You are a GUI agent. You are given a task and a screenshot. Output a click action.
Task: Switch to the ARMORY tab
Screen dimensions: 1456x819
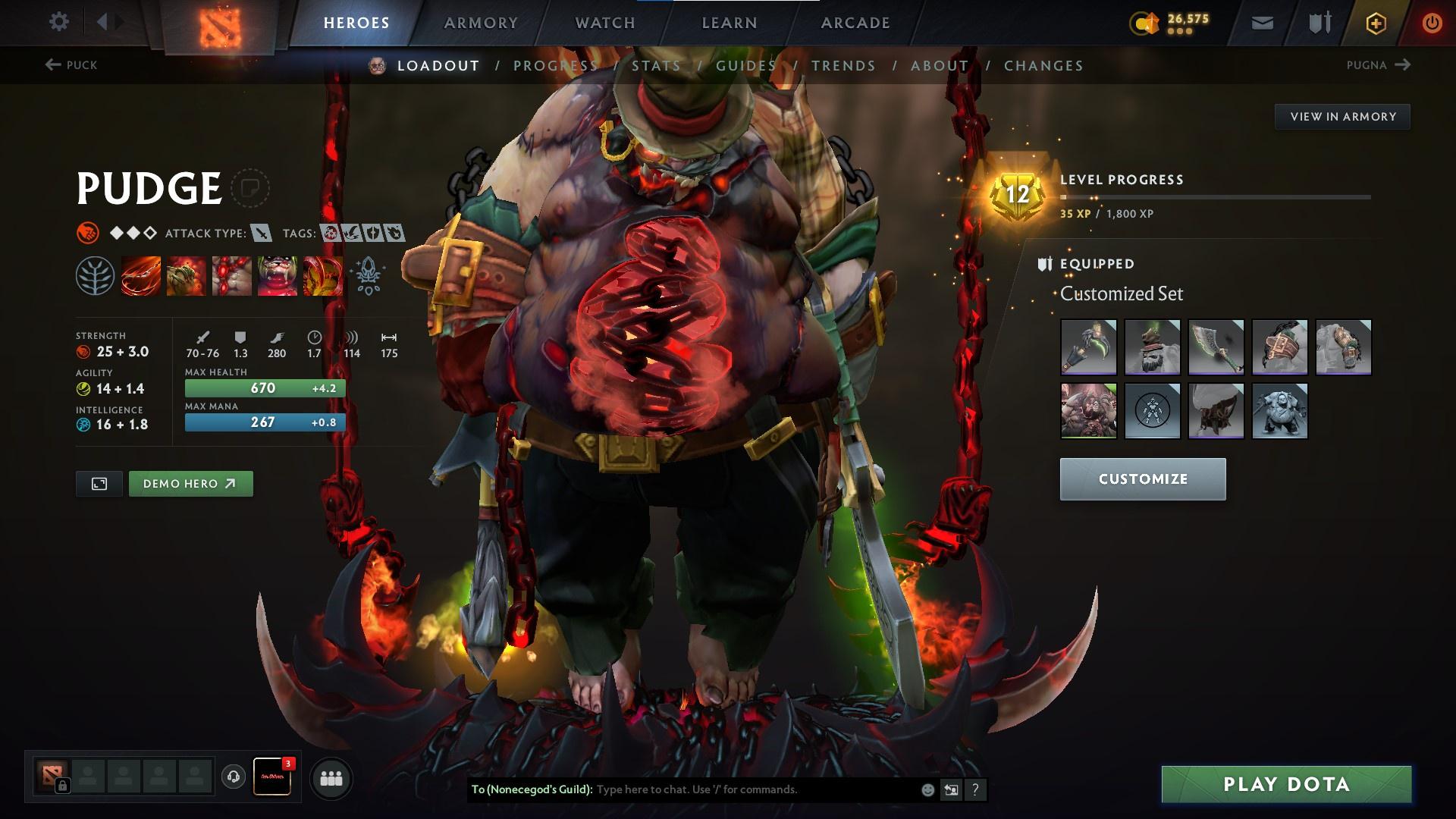coord(480,22)
